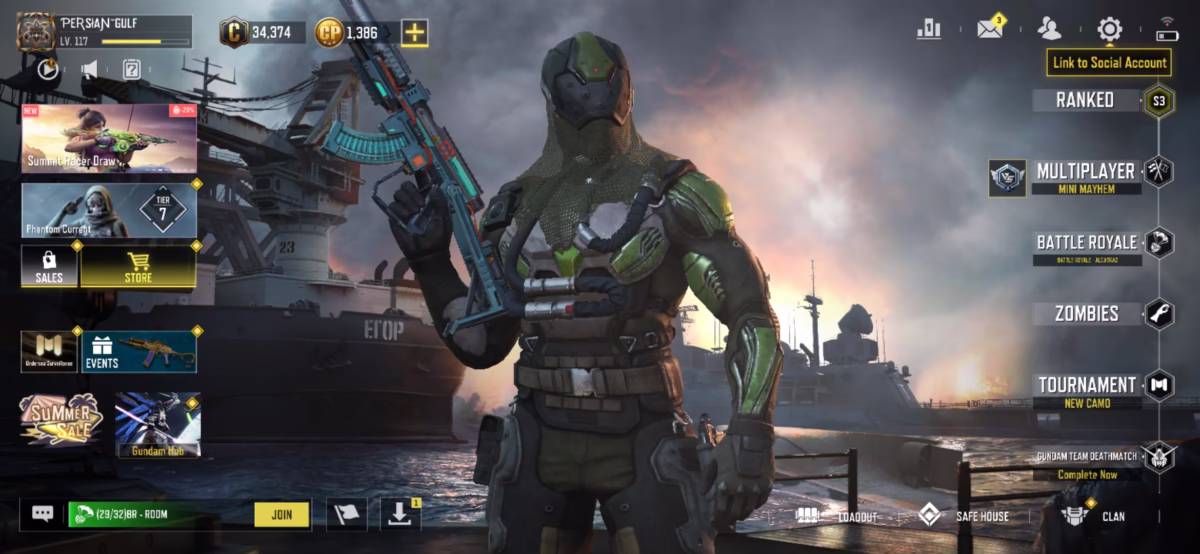Check the mail inbox envelope
1200x554 pixels.
tap(990, 29)
